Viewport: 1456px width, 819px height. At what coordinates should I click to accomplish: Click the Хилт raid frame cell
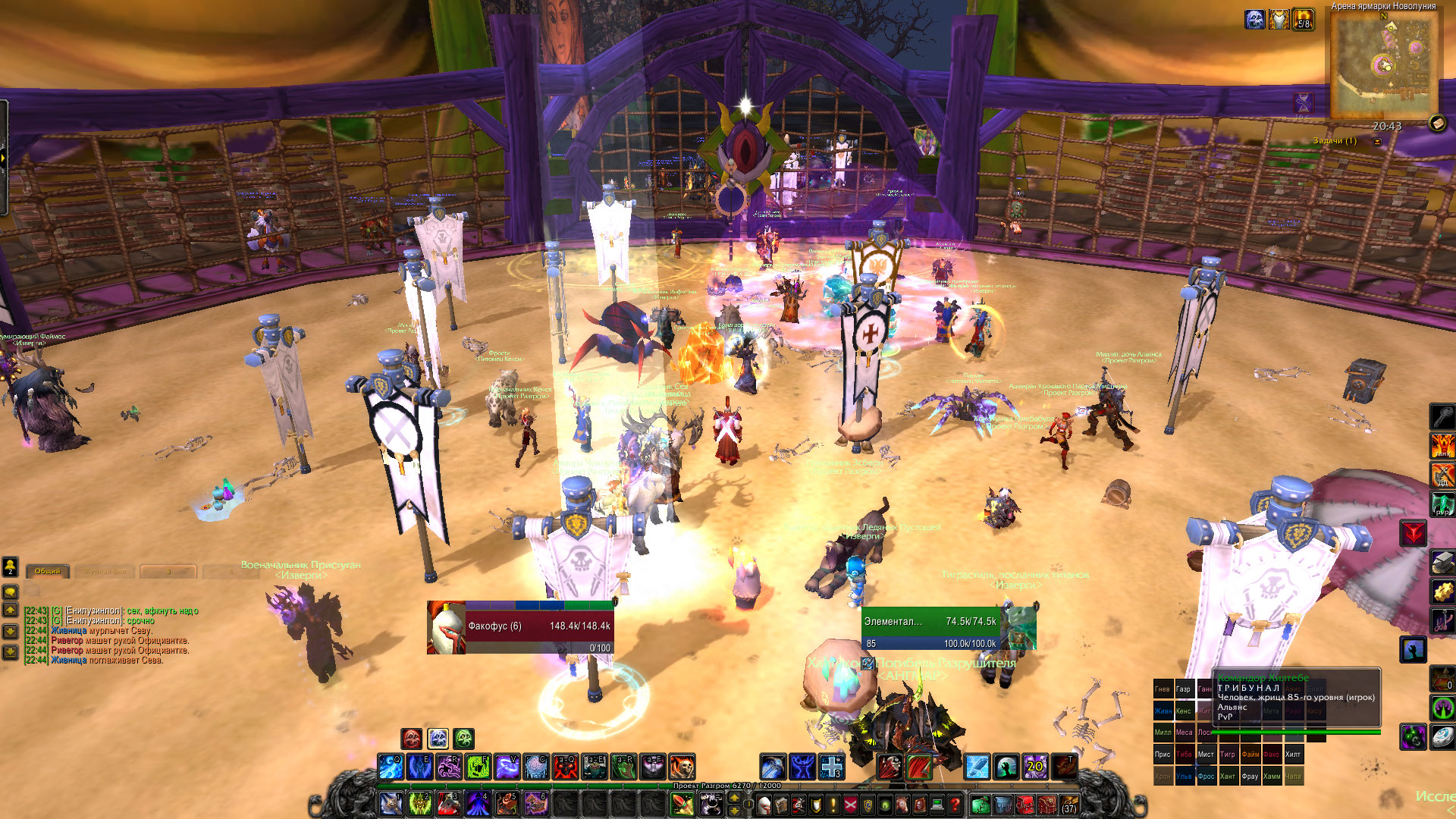pos(1293,755)
